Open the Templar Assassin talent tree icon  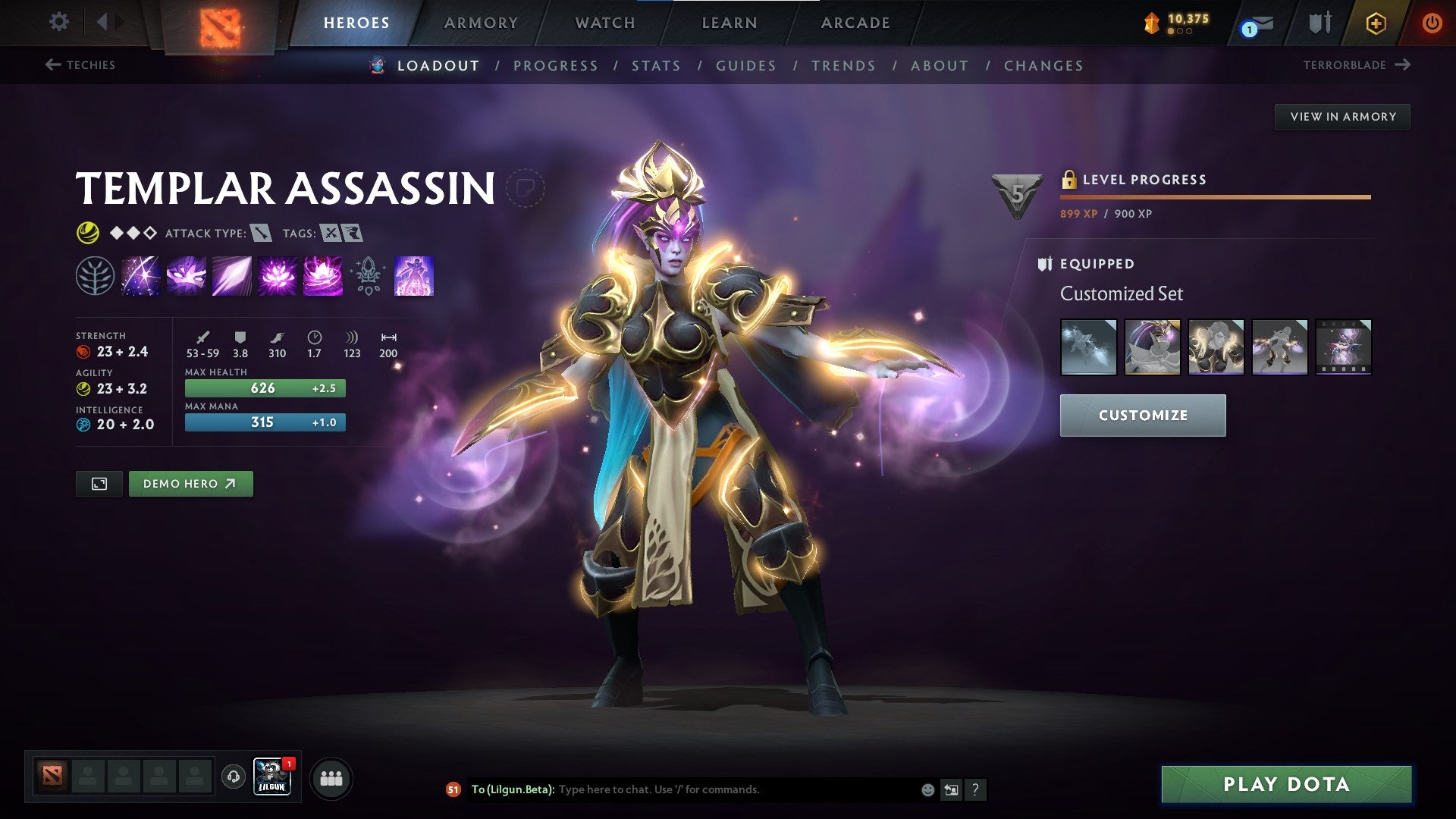pos(94,277)
